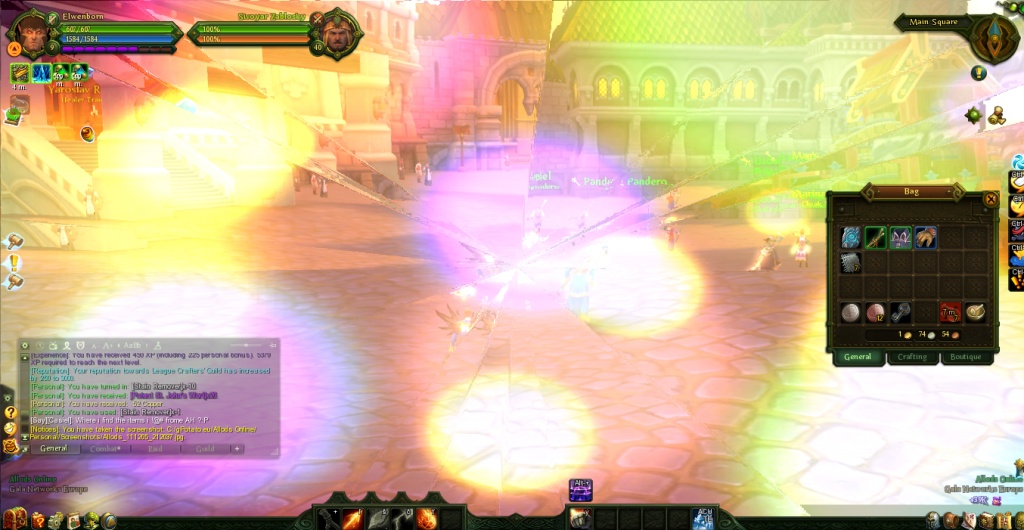Show the Guild chat tab
The height and width of the screenshot is (530, 1024).
(x=205, y=449)
